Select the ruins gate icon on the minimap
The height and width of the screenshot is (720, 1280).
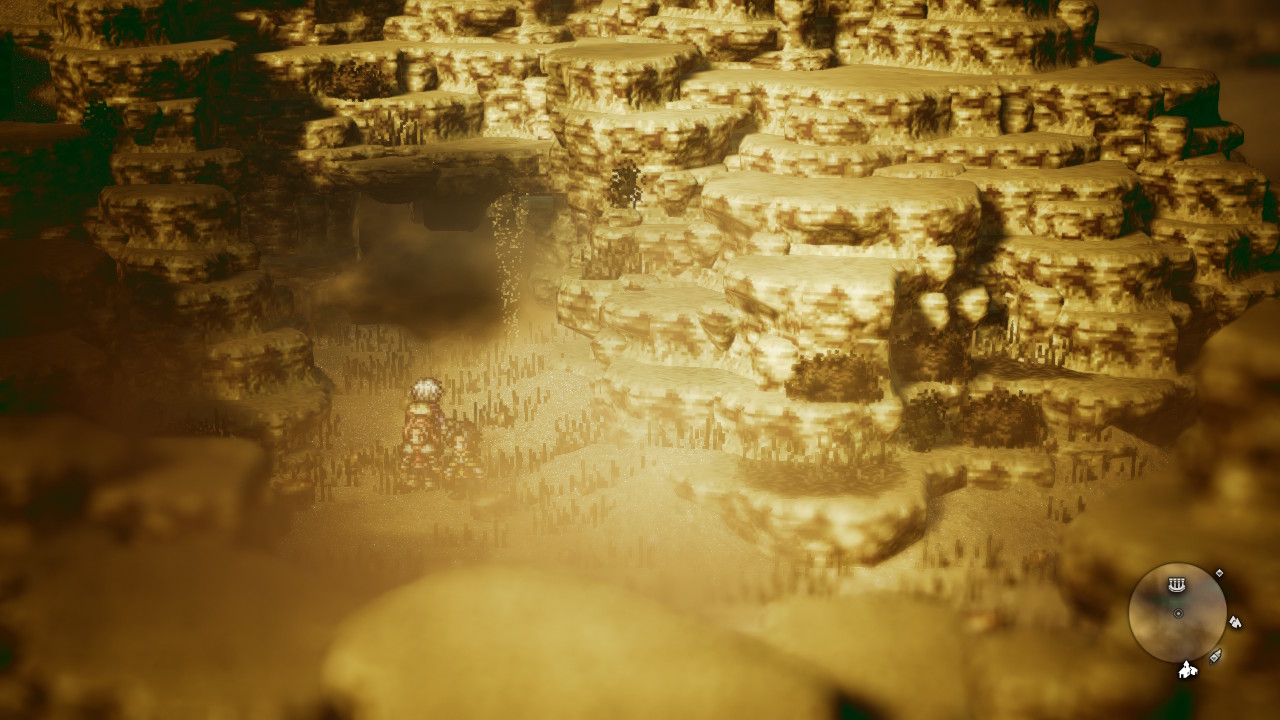tap(1177, 583)
